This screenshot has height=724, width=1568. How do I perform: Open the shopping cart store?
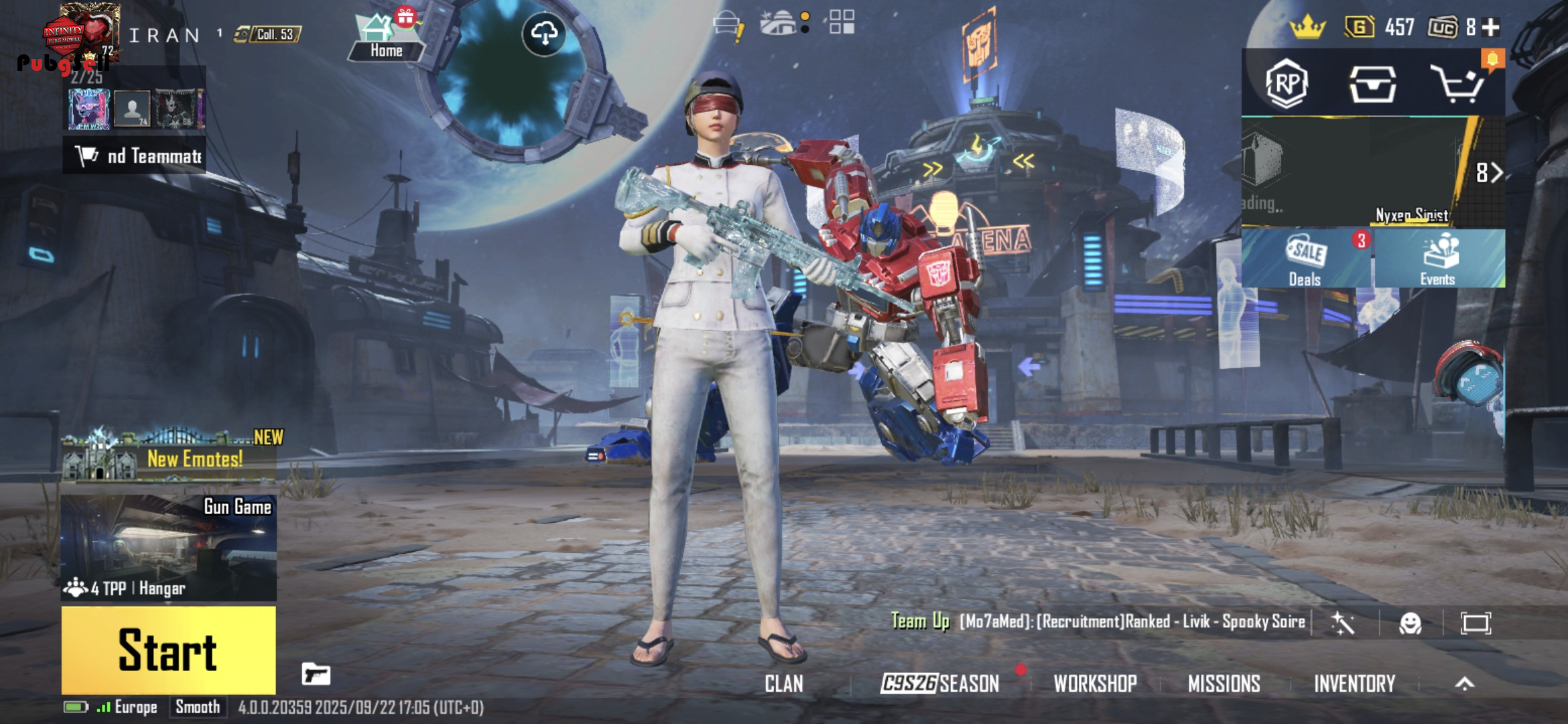tap(1458, 84)
